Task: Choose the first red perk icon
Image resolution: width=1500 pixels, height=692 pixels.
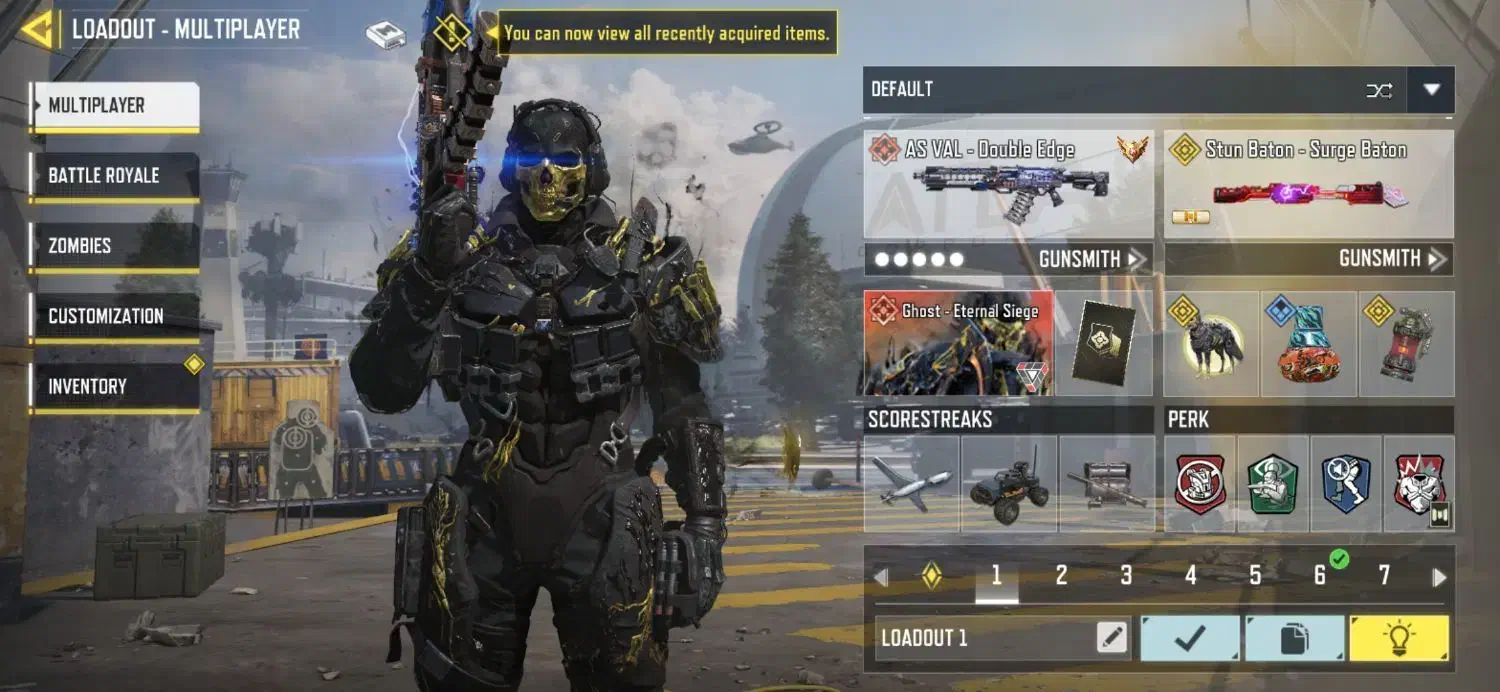Action: pos(1200,484)
